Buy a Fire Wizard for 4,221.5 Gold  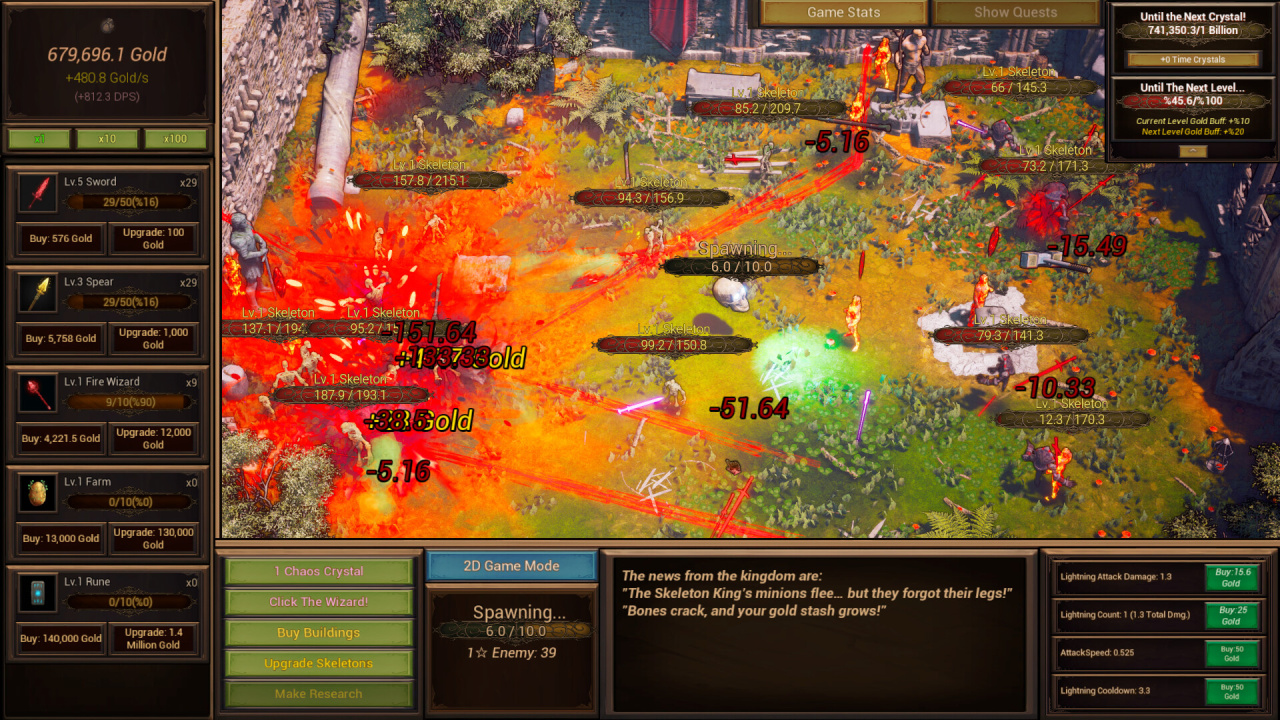61,438
